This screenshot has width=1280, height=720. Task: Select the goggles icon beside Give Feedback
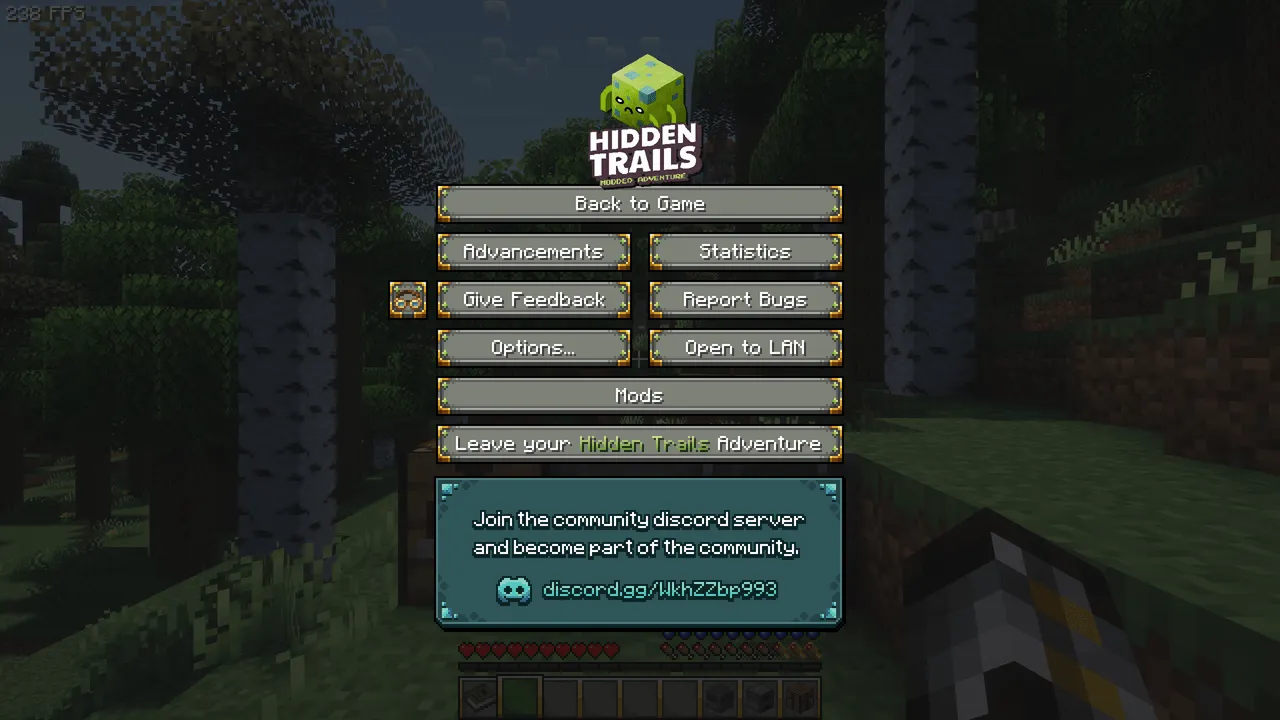(407, 299)
